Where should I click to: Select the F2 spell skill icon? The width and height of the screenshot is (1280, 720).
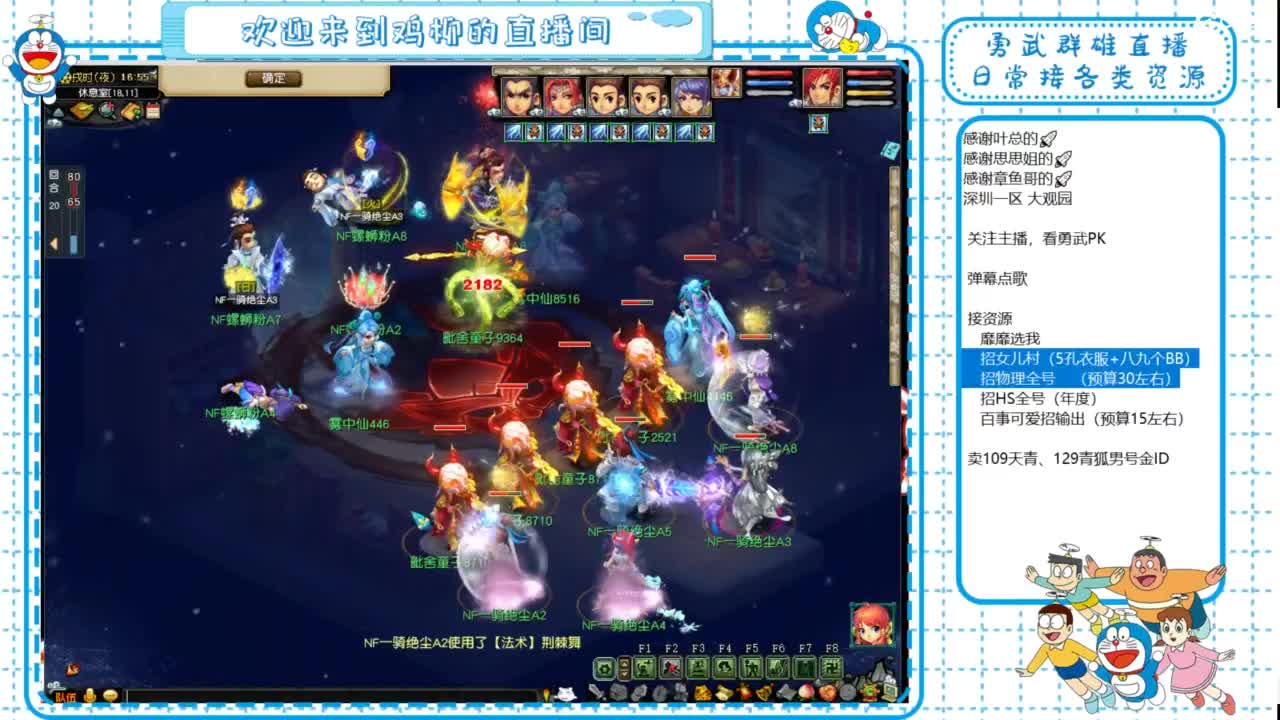point(673,669)
